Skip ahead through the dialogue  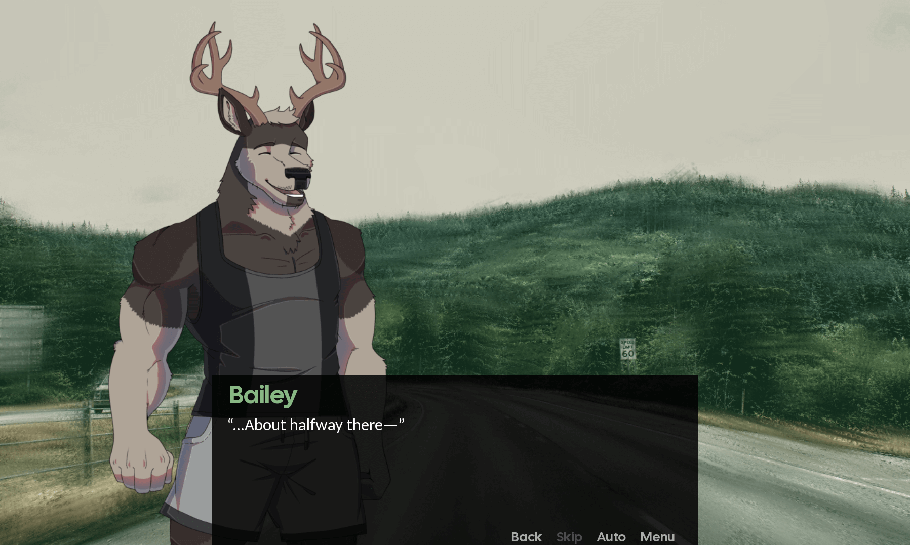click(x=569, y=537)
